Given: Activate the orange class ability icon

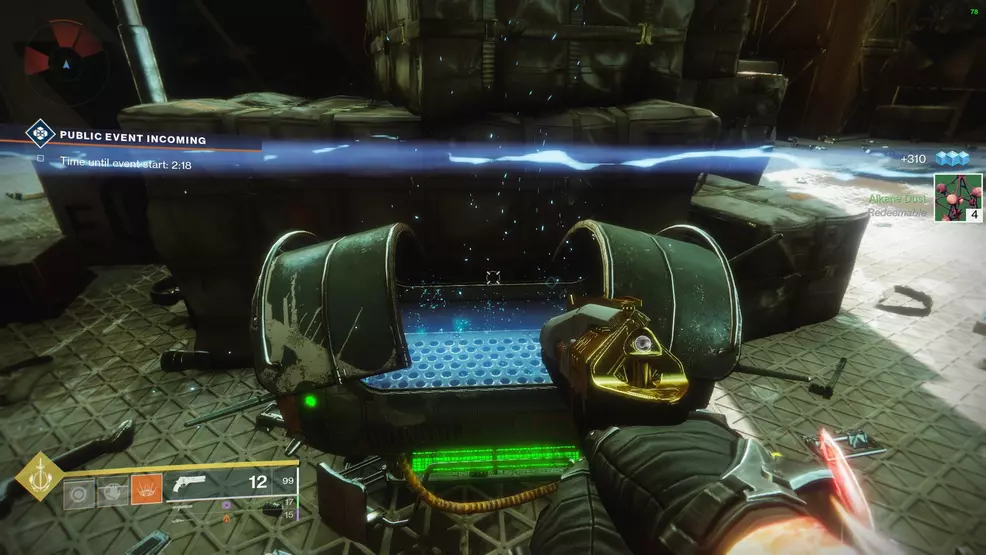Looking at the screenshot, I should 146,489.
